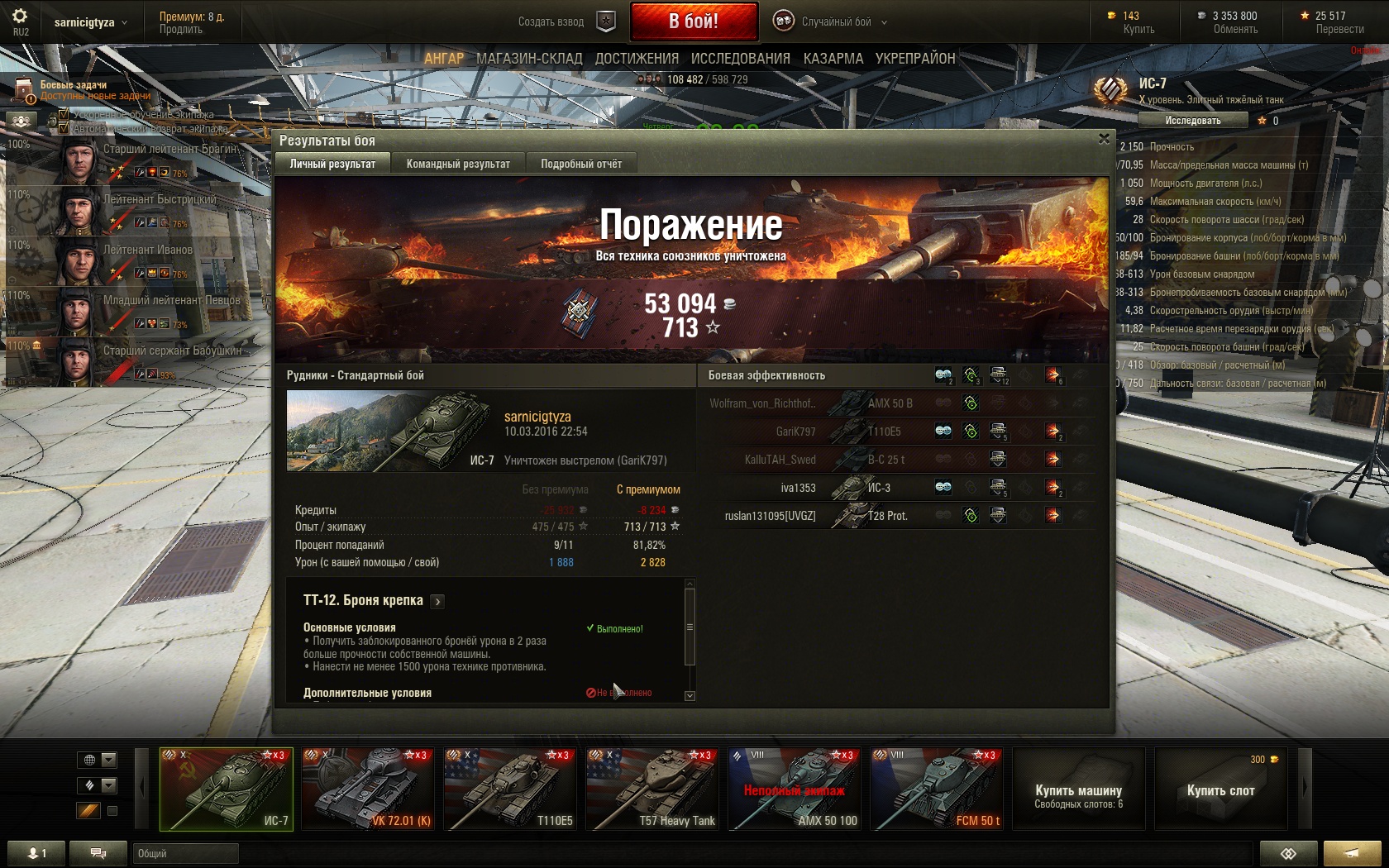Open Укрепрайон from the top menu

pos(915,59)
